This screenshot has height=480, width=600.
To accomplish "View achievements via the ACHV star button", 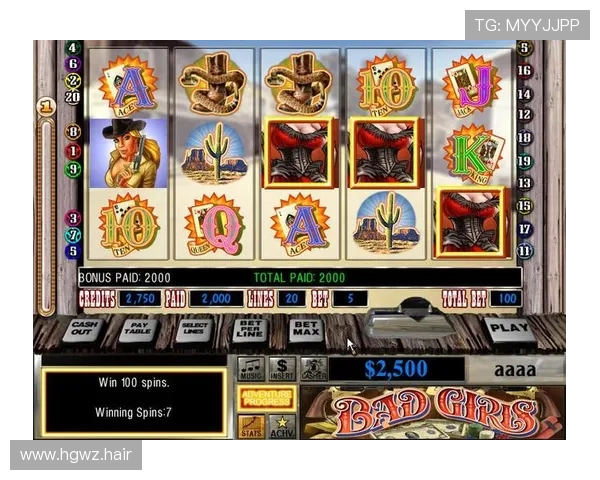I will click(282, 426).
